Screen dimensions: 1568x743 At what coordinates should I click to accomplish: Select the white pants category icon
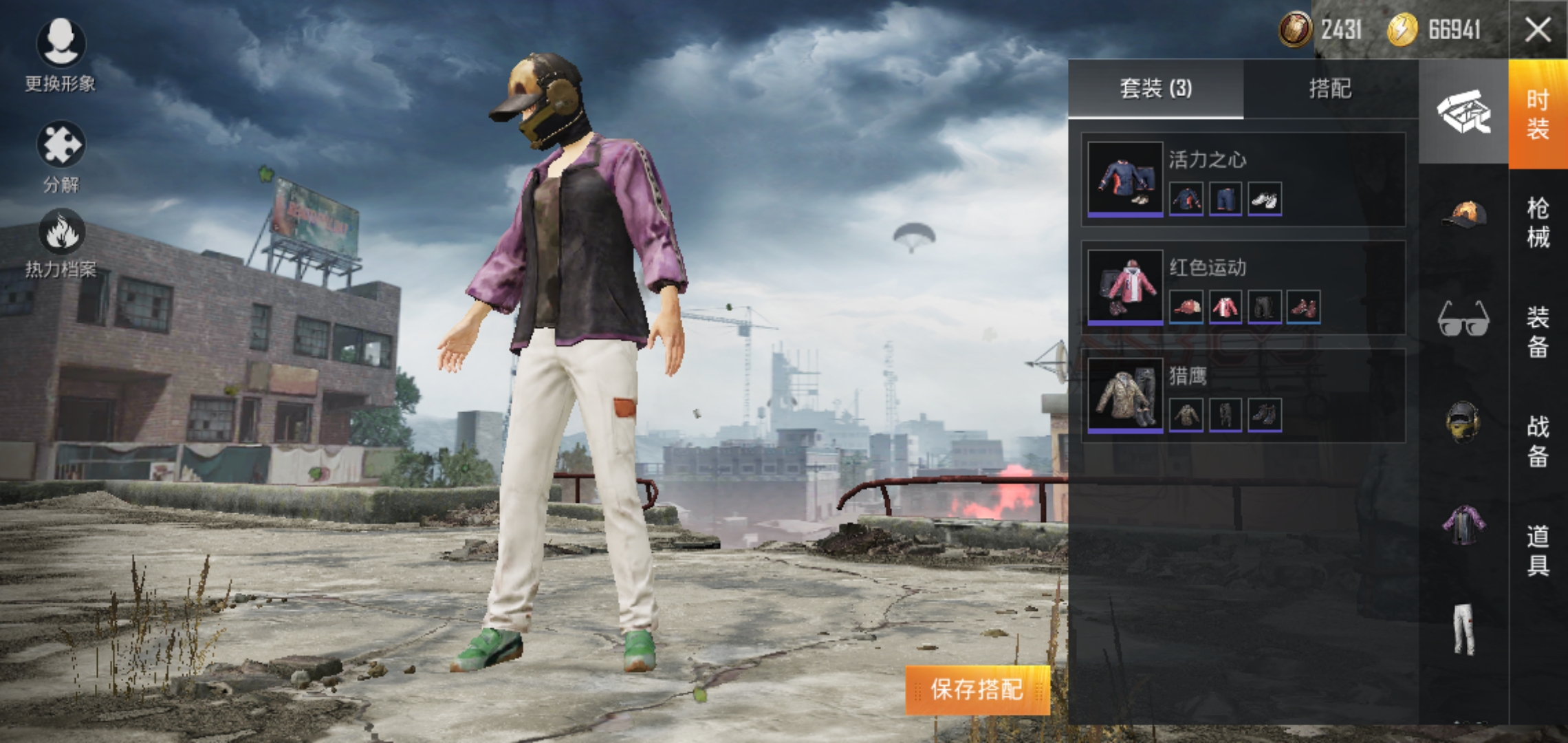[x=1463, y=629]
